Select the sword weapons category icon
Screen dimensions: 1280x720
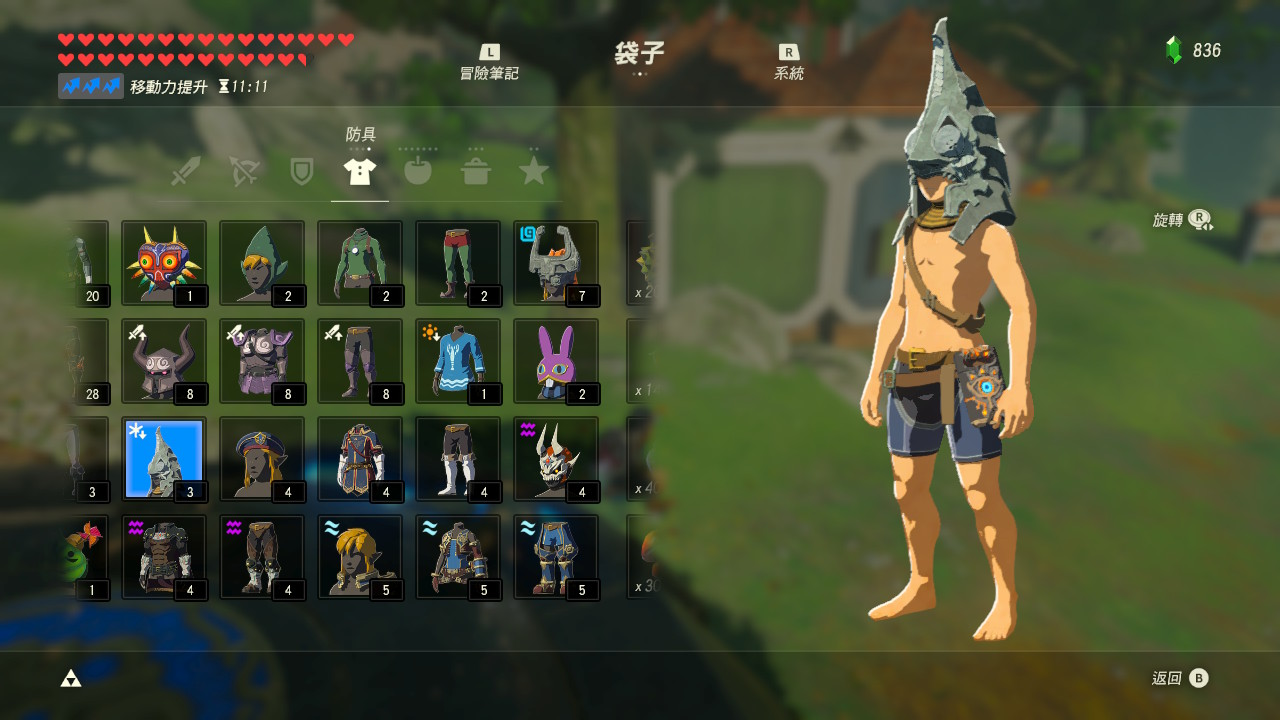184,170
